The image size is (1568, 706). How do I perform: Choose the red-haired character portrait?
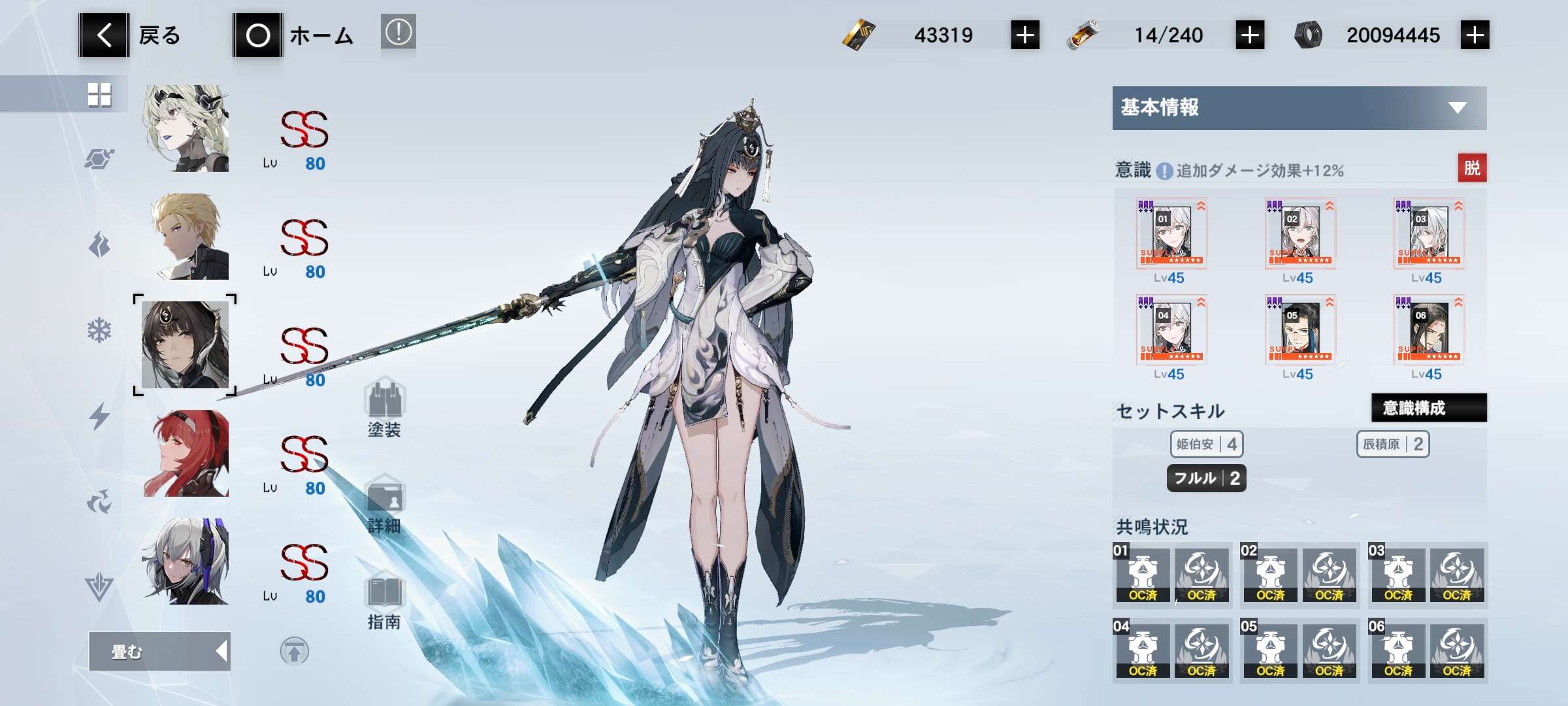186,454
